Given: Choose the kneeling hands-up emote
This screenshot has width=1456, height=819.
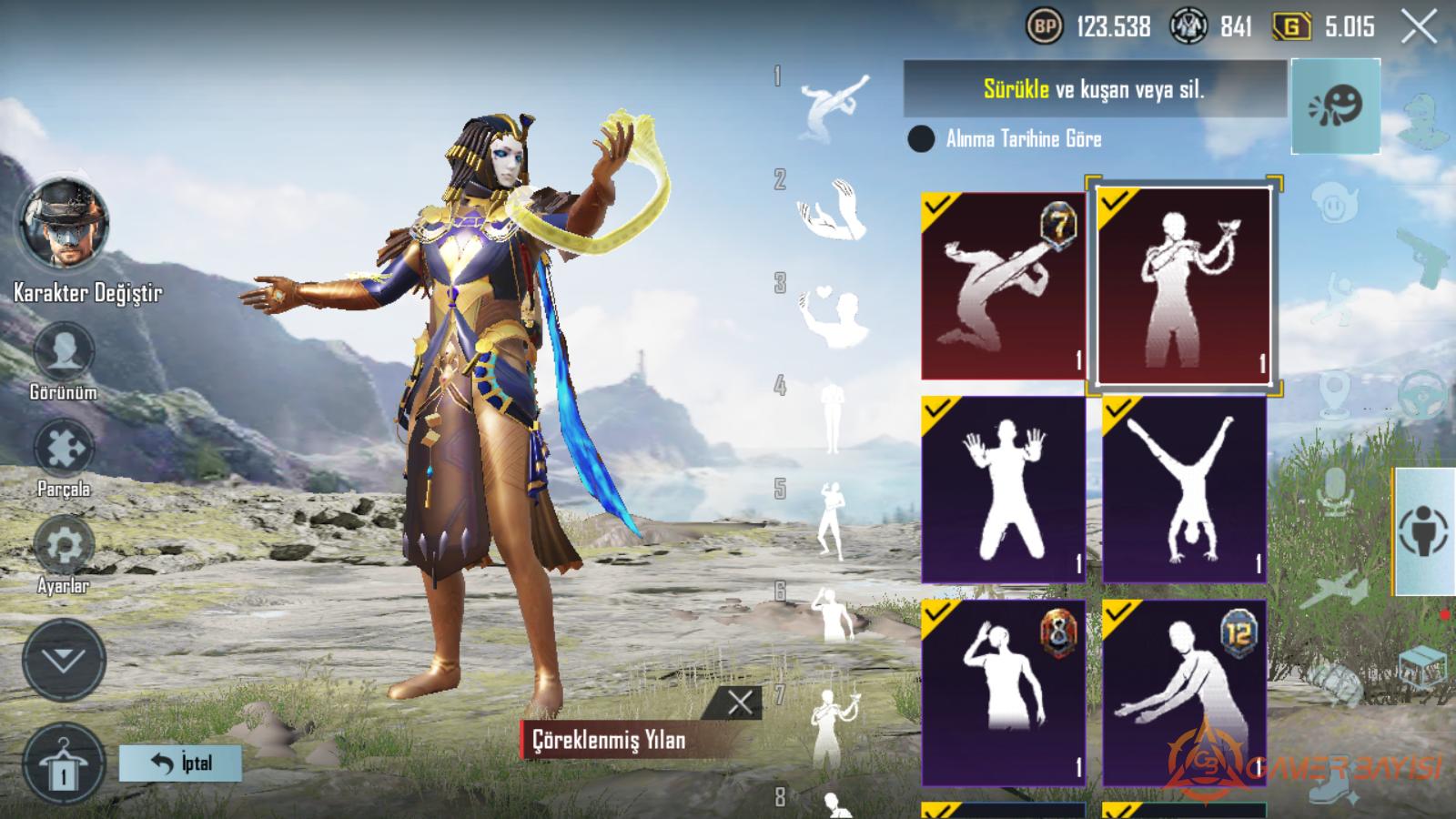Looking at the screenshot, I should [x=1003, y=489].
